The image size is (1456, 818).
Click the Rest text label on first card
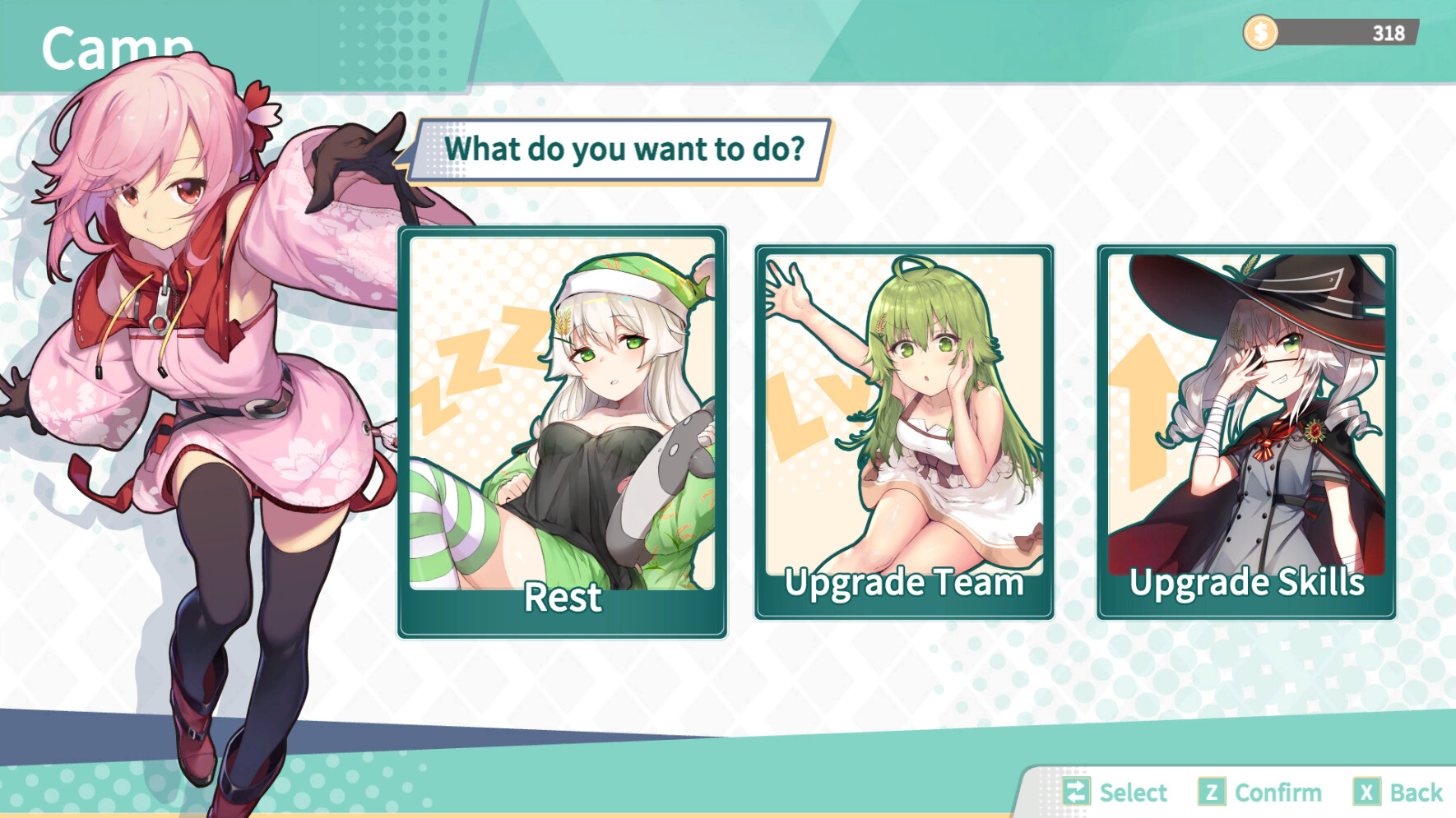point(562,598)
